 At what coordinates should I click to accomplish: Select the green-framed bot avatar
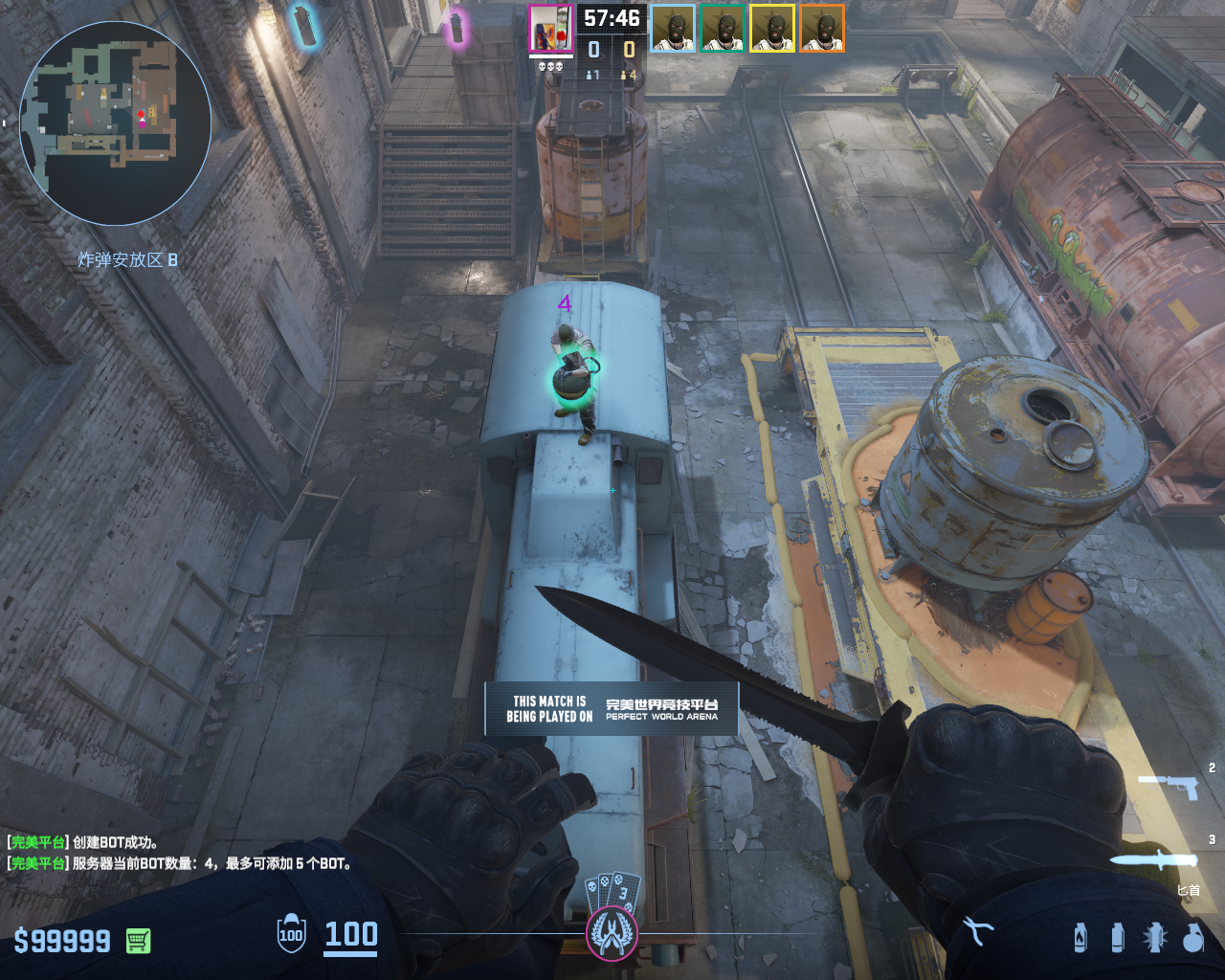(x=723, y=29)
